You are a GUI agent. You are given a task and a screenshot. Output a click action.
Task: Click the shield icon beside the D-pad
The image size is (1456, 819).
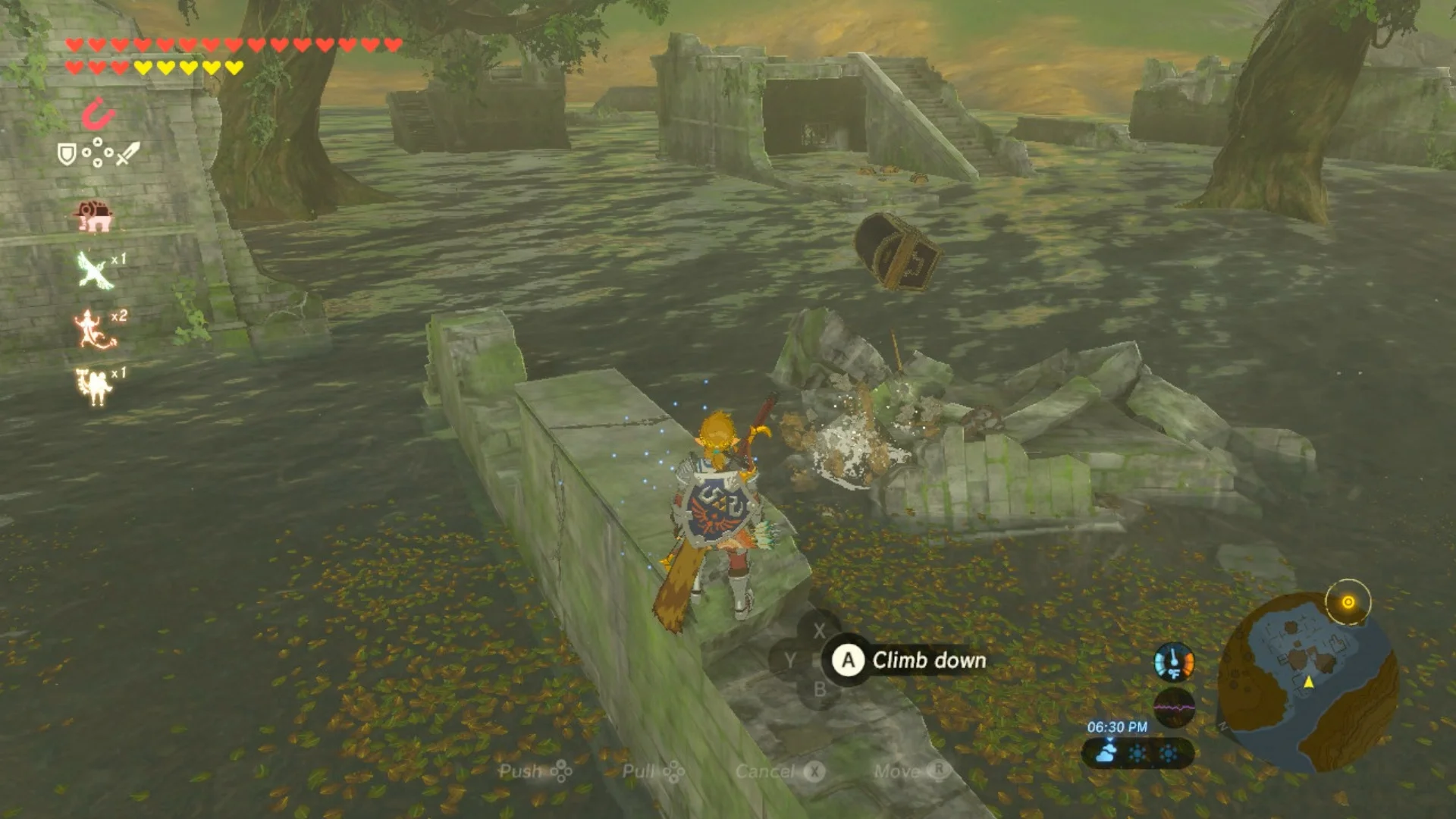tap(67, 153)
